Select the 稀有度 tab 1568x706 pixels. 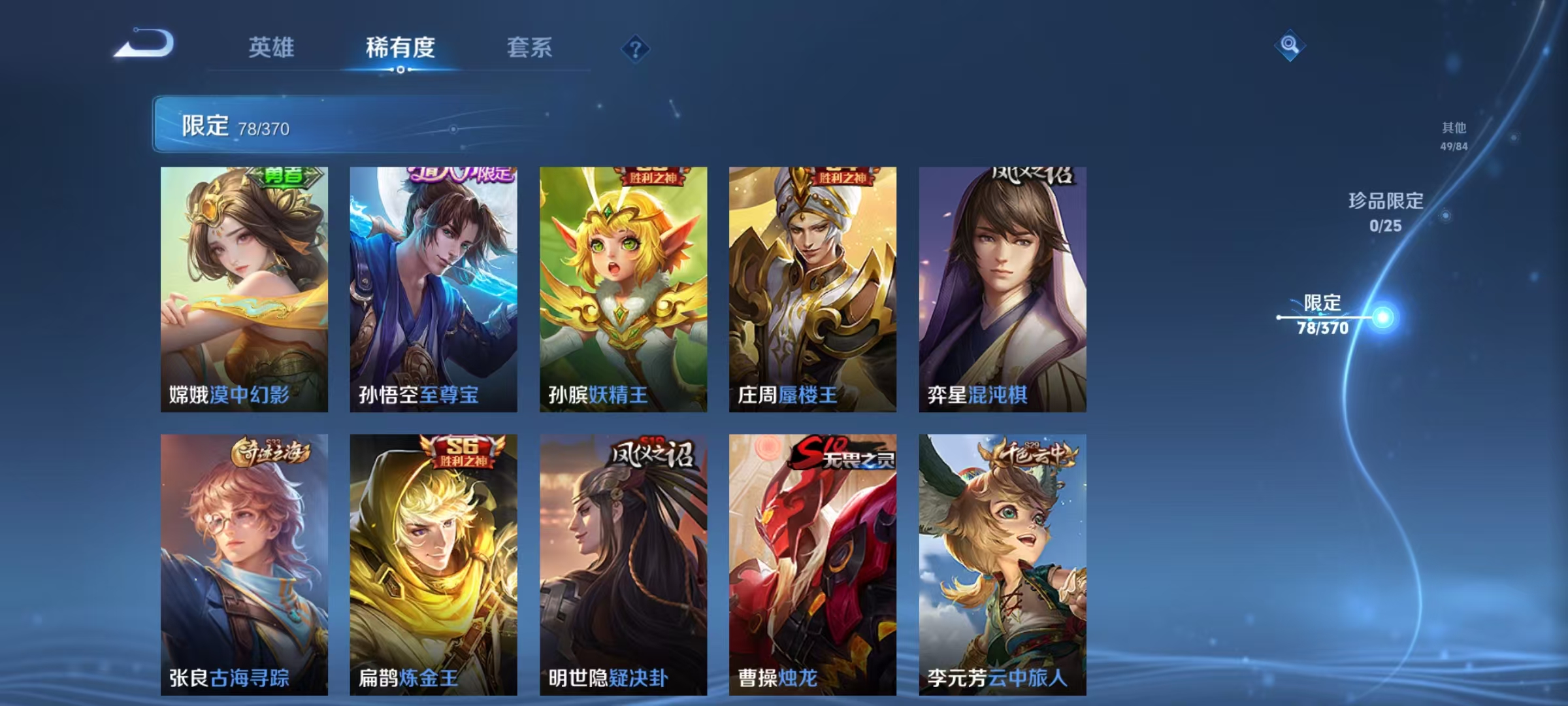400,48
